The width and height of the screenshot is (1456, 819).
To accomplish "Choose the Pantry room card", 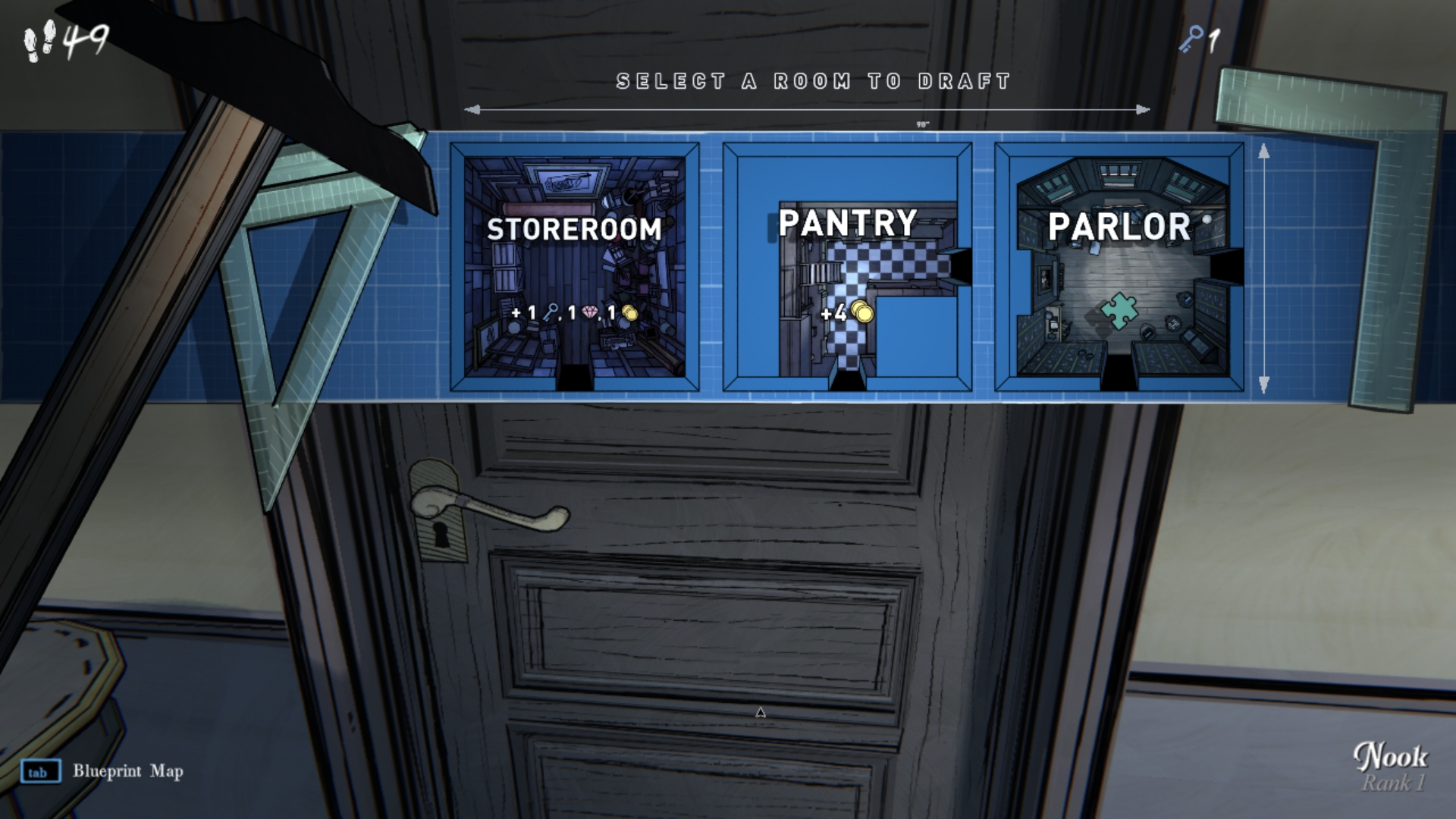I will (x=847, y=267).
